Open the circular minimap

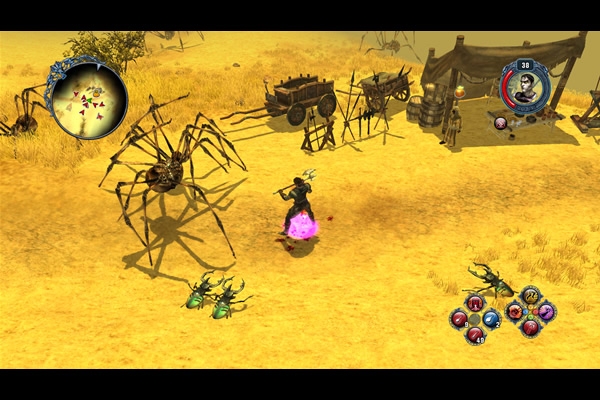[x=87, y=98]
